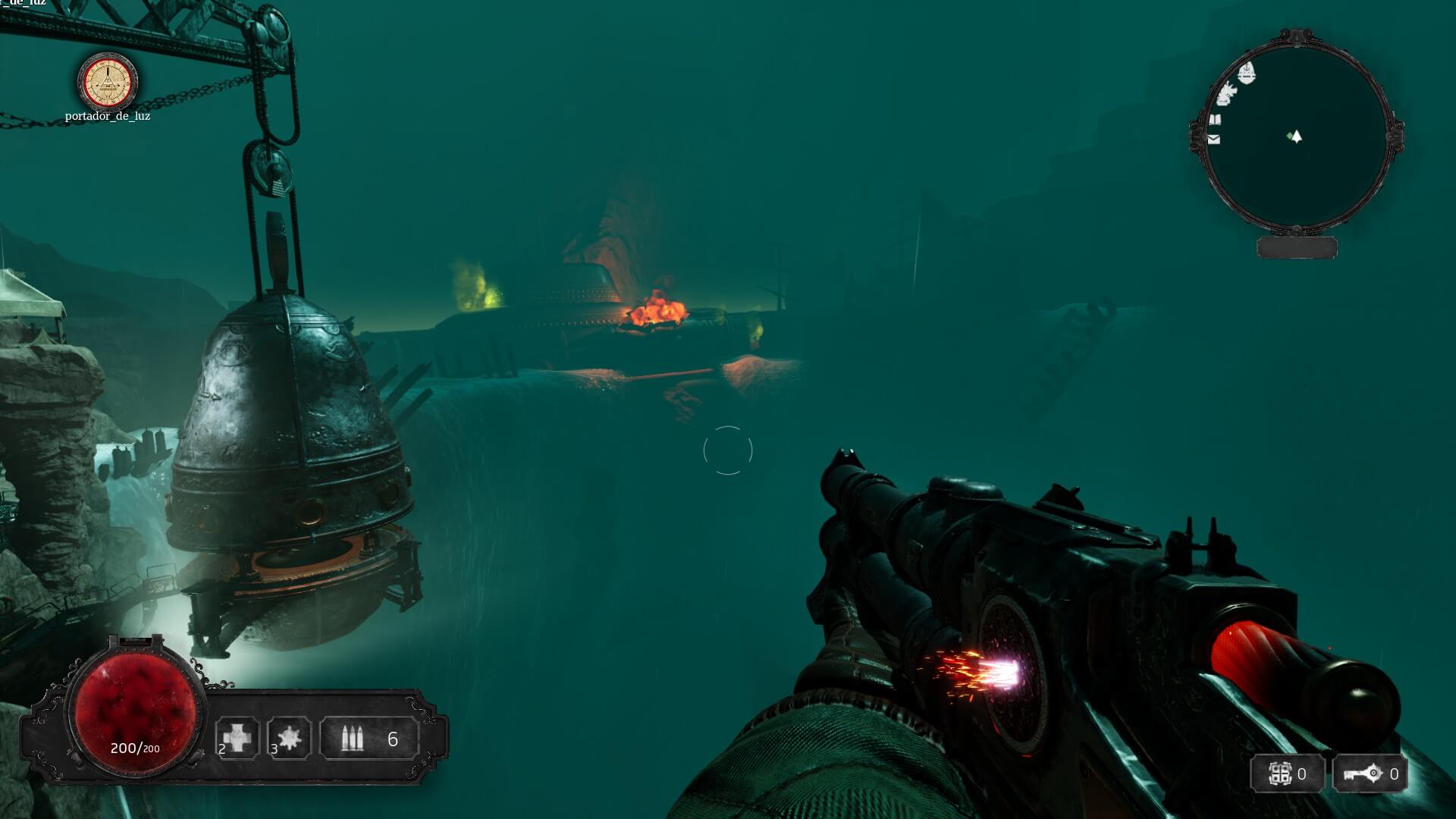Click the four-square cipher plate counter icon
This screenshot has width=1456, height=819.
pos(1280,774)
